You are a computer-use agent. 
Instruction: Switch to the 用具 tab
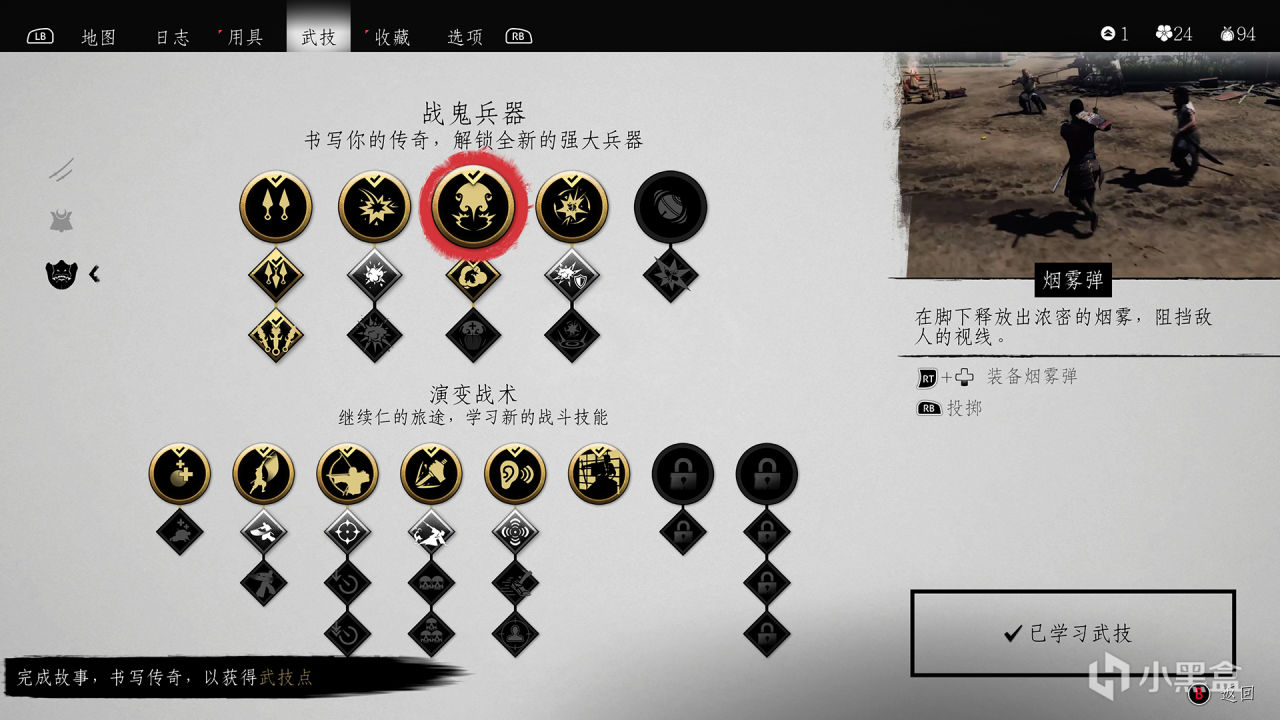coord(244,36)
